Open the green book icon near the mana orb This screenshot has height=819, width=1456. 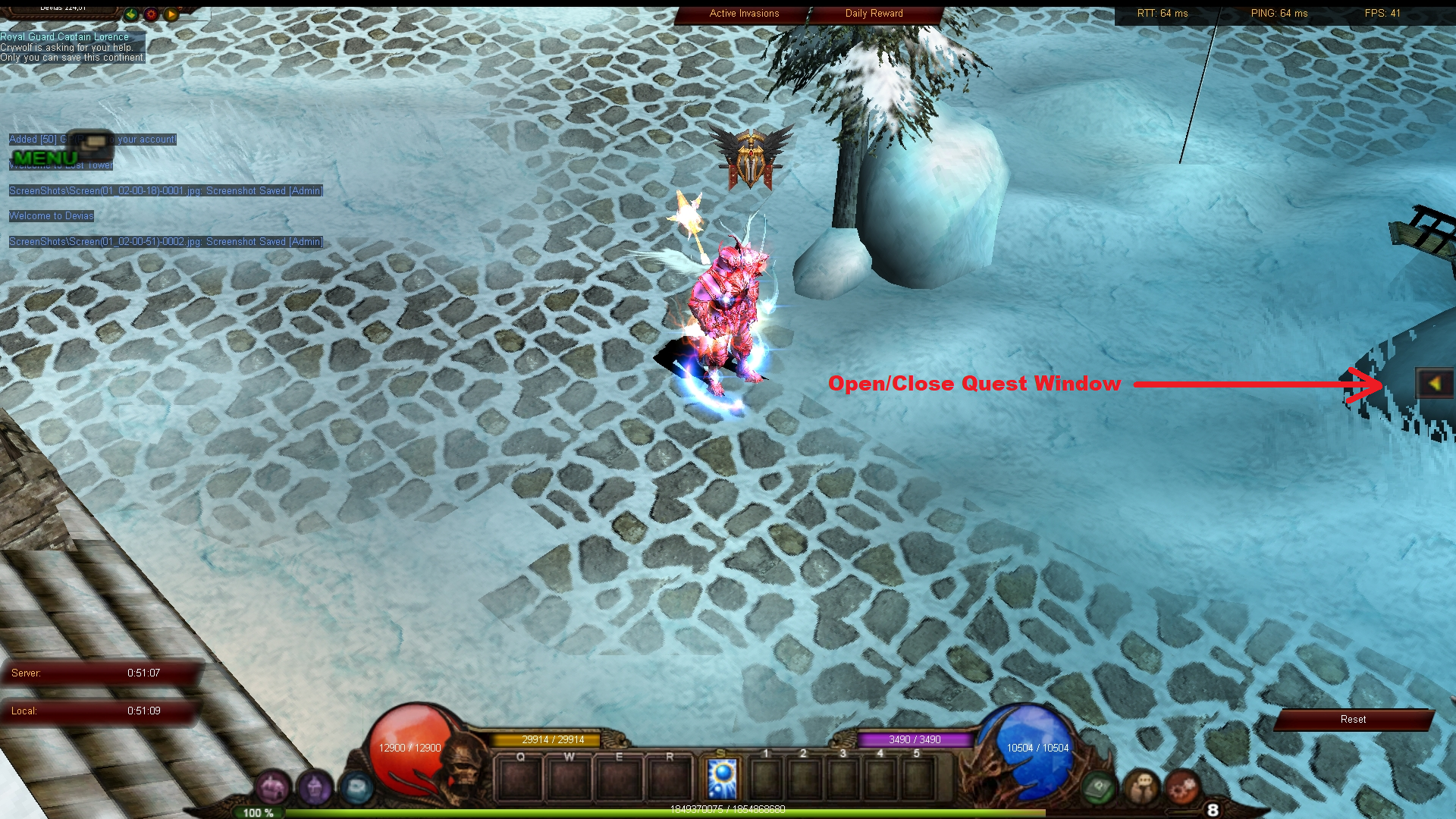1099,788
